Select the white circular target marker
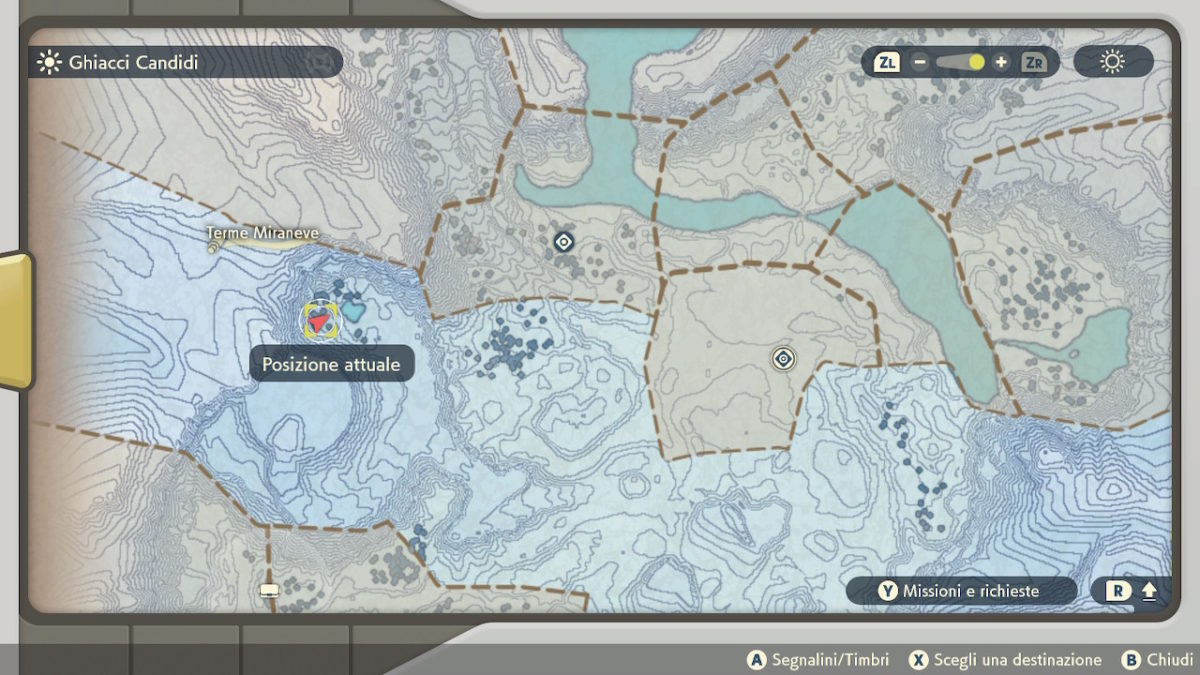This screenshot has width=1200, height=675. pos(783,358)
